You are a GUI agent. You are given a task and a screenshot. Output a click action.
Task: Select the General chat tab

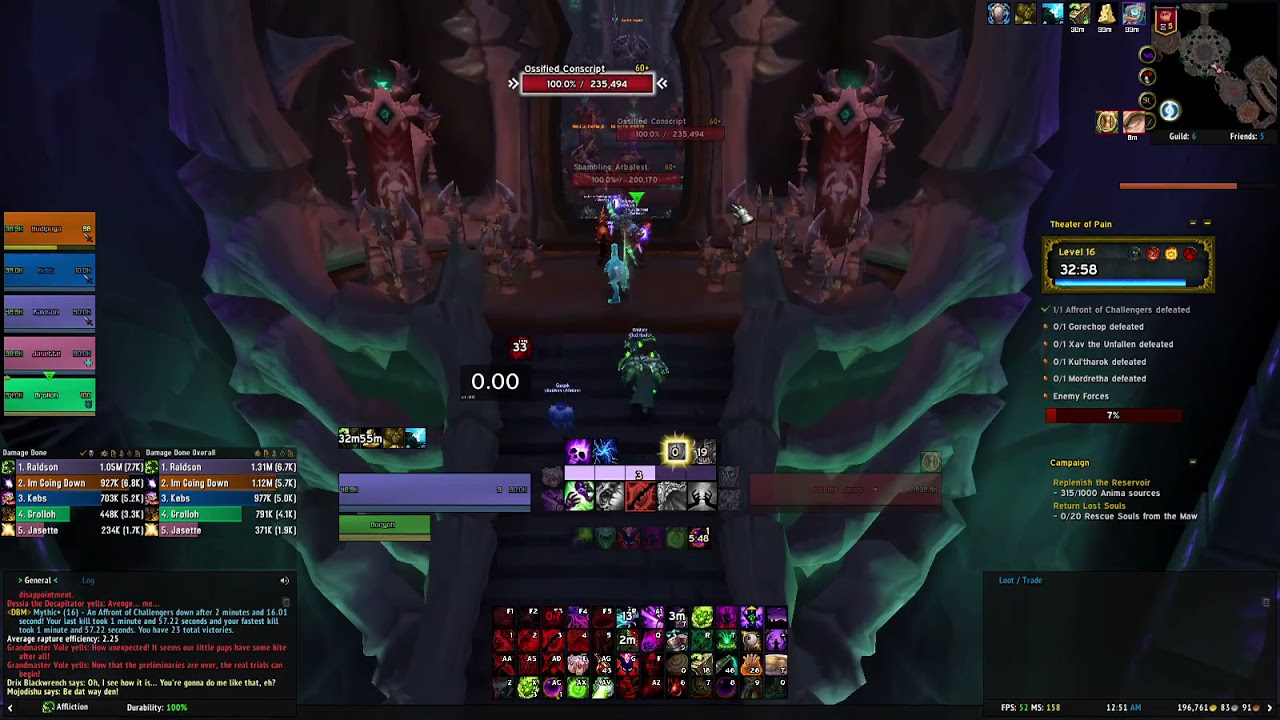[38, 580]
